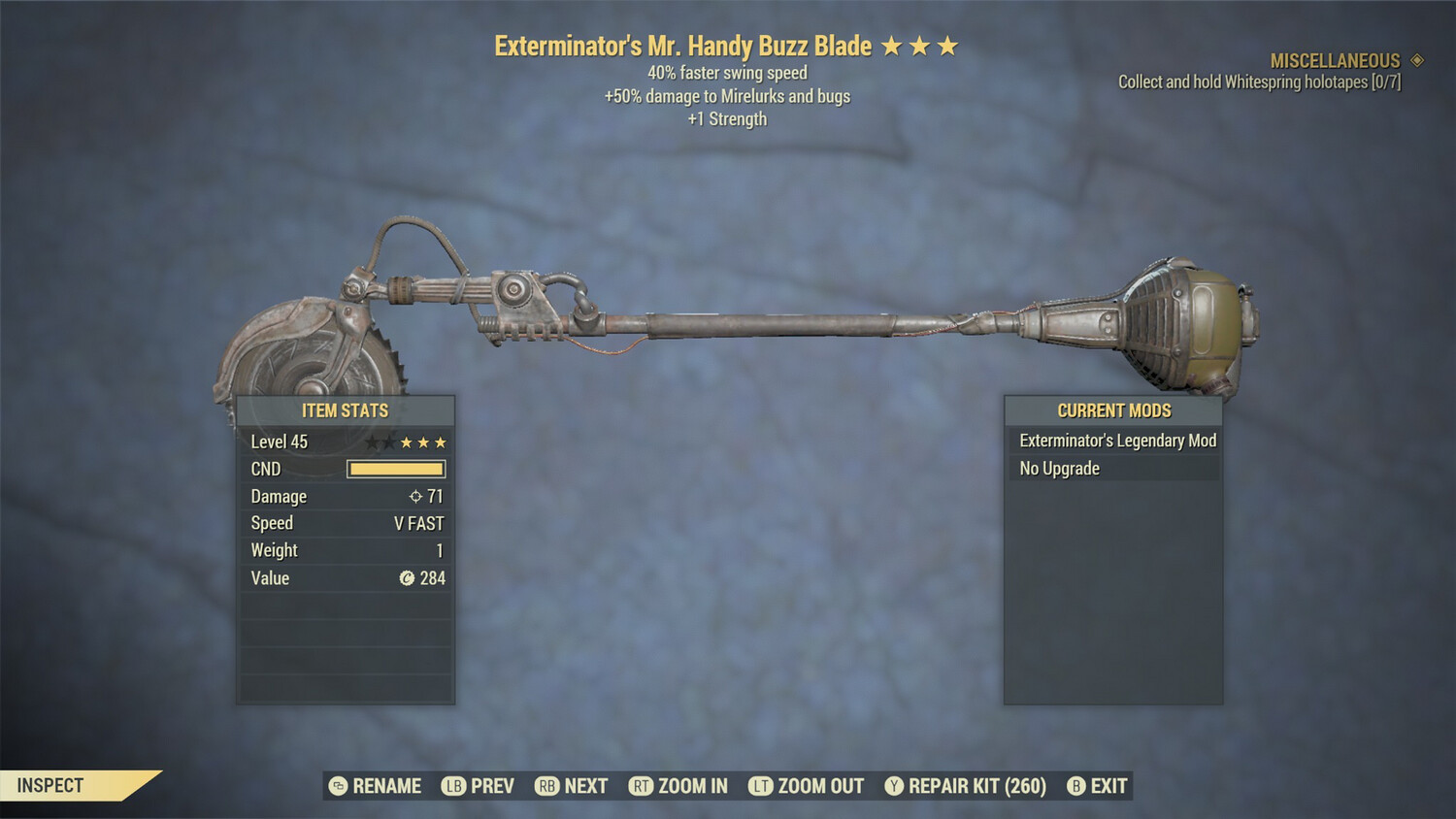Activate Zoom In on the weapon

[678, 786]
